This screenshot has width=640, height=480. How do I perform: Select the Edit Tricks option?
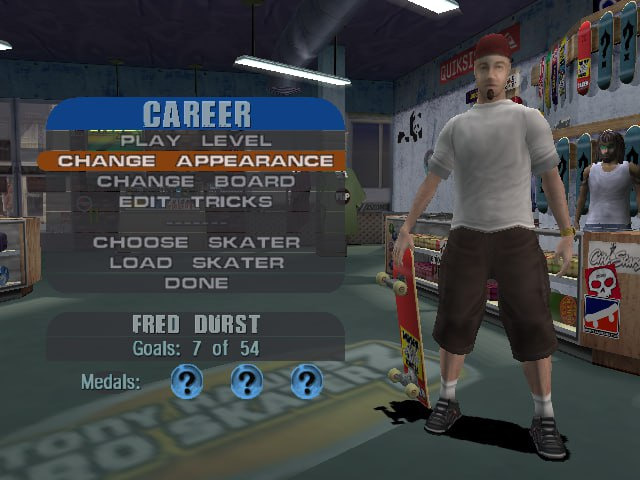pyautogui.click(x=196, y=202)
